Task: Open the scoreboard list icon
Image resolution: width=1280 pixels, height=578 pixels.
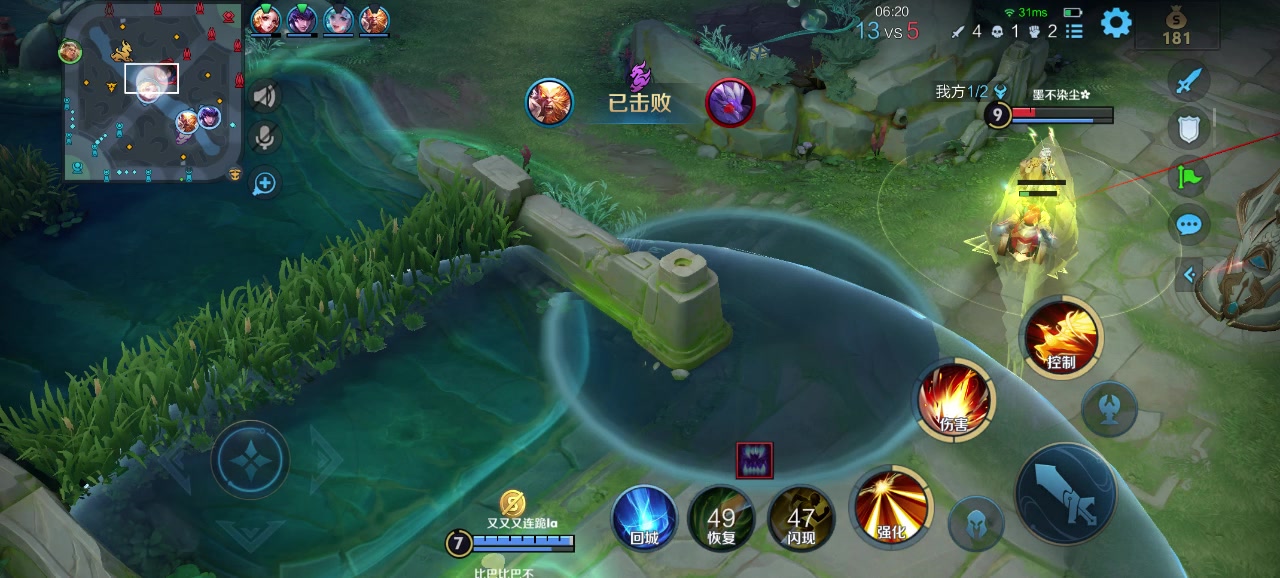Action: point(1075,31)
